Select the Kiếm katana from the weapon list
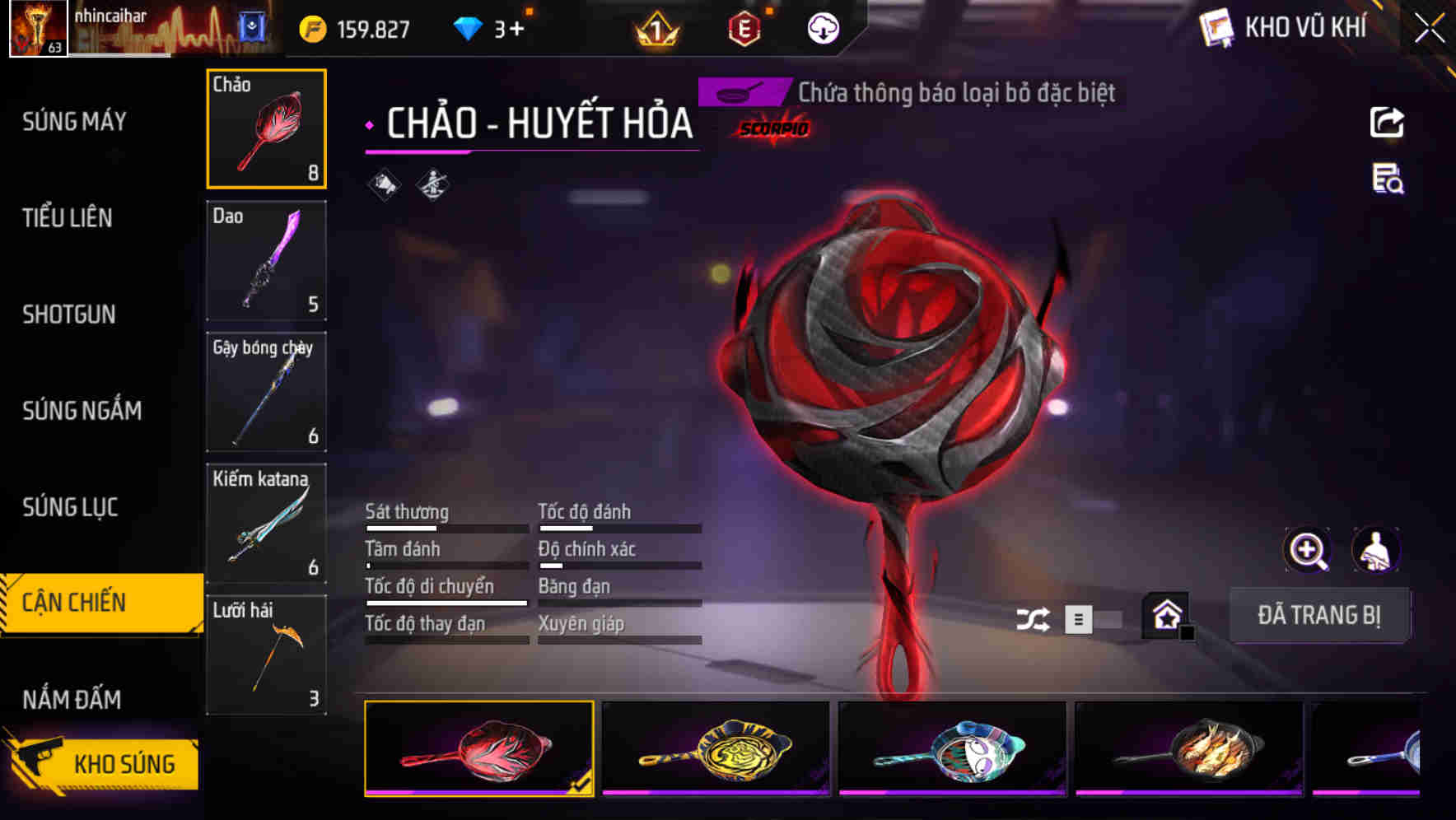 pos(265,522)
